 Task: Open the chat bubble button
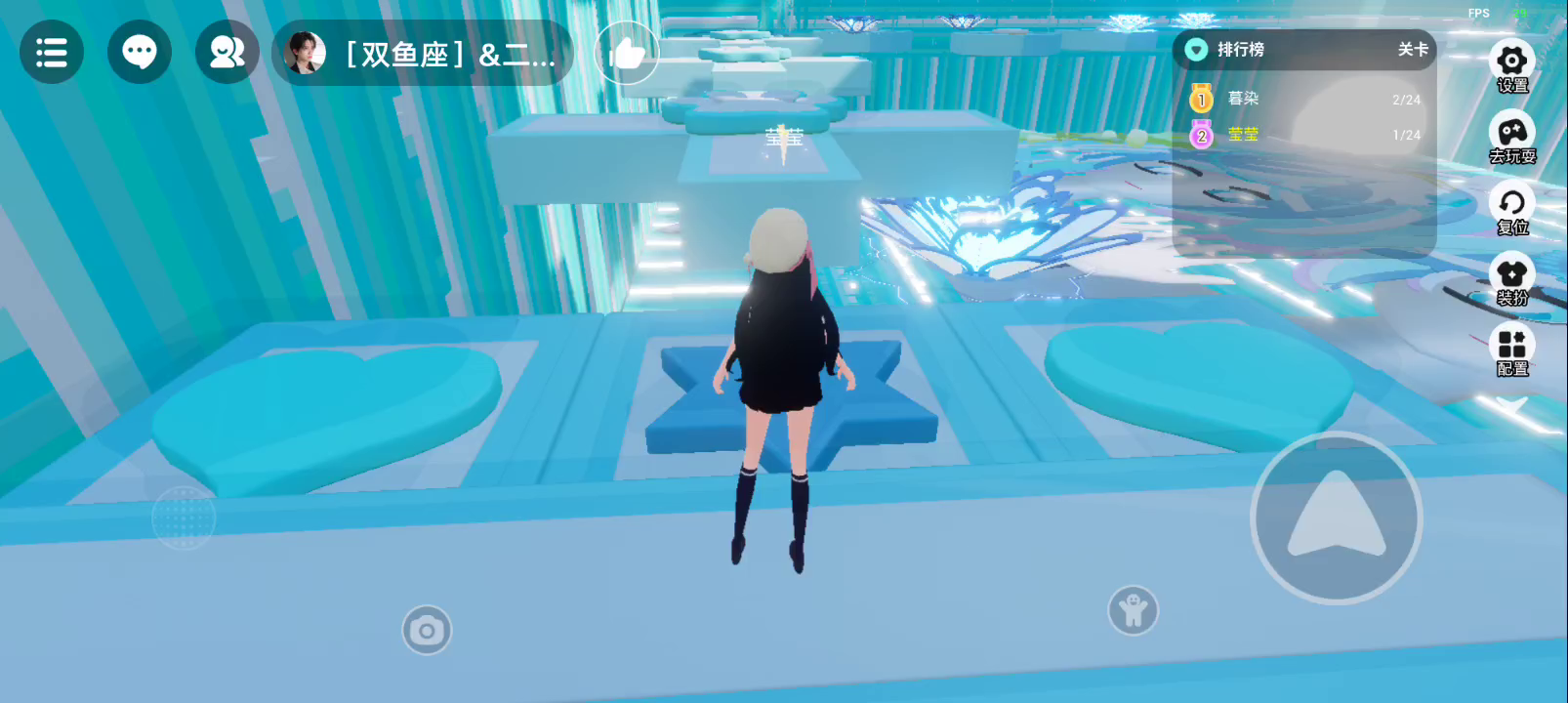pyautogui.click(x=140, y=52)
